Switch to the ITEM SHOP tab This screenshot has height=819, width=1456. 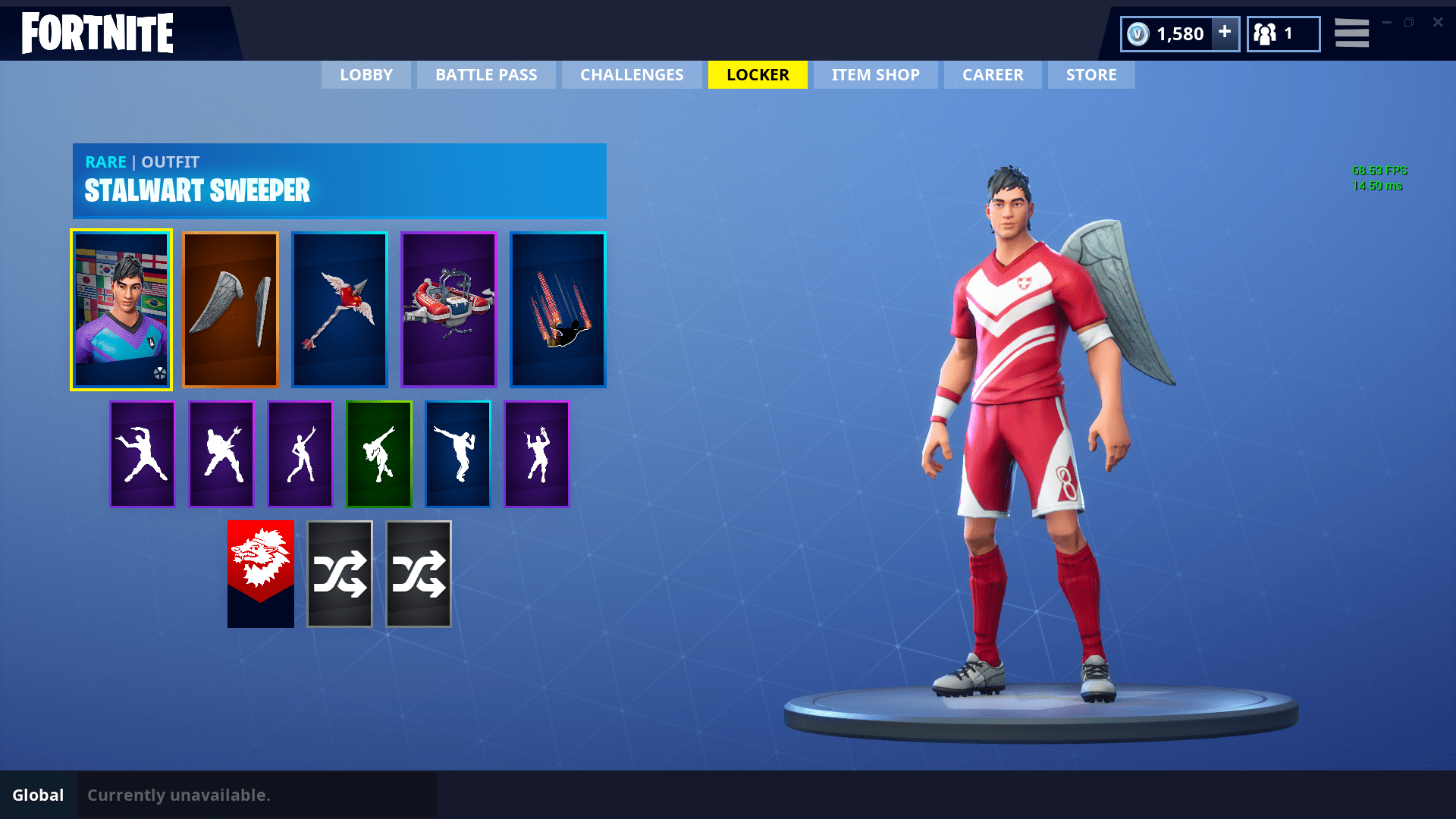[875, 74]
